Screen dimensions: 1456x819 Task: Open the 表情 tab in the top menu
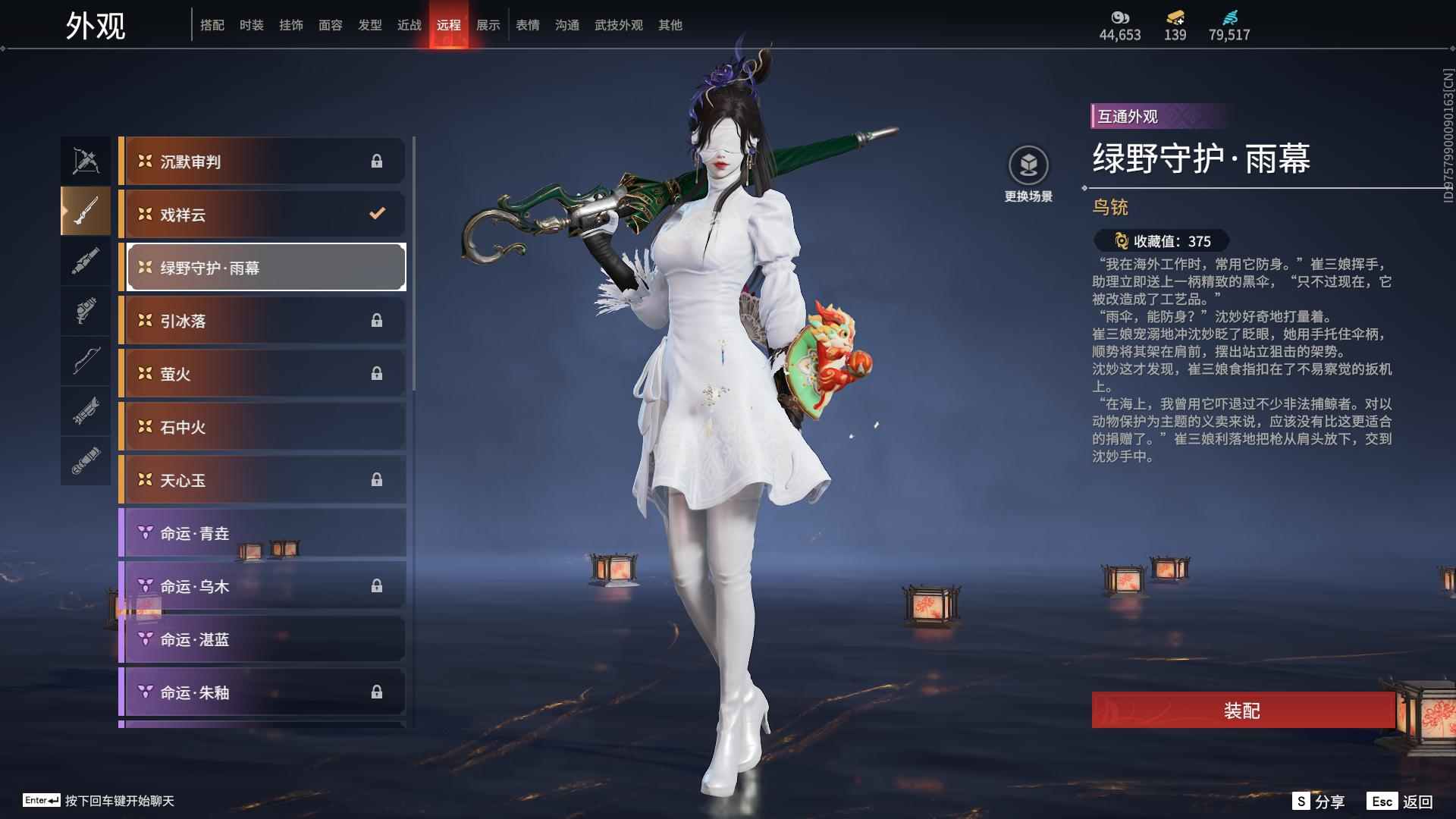526,24
